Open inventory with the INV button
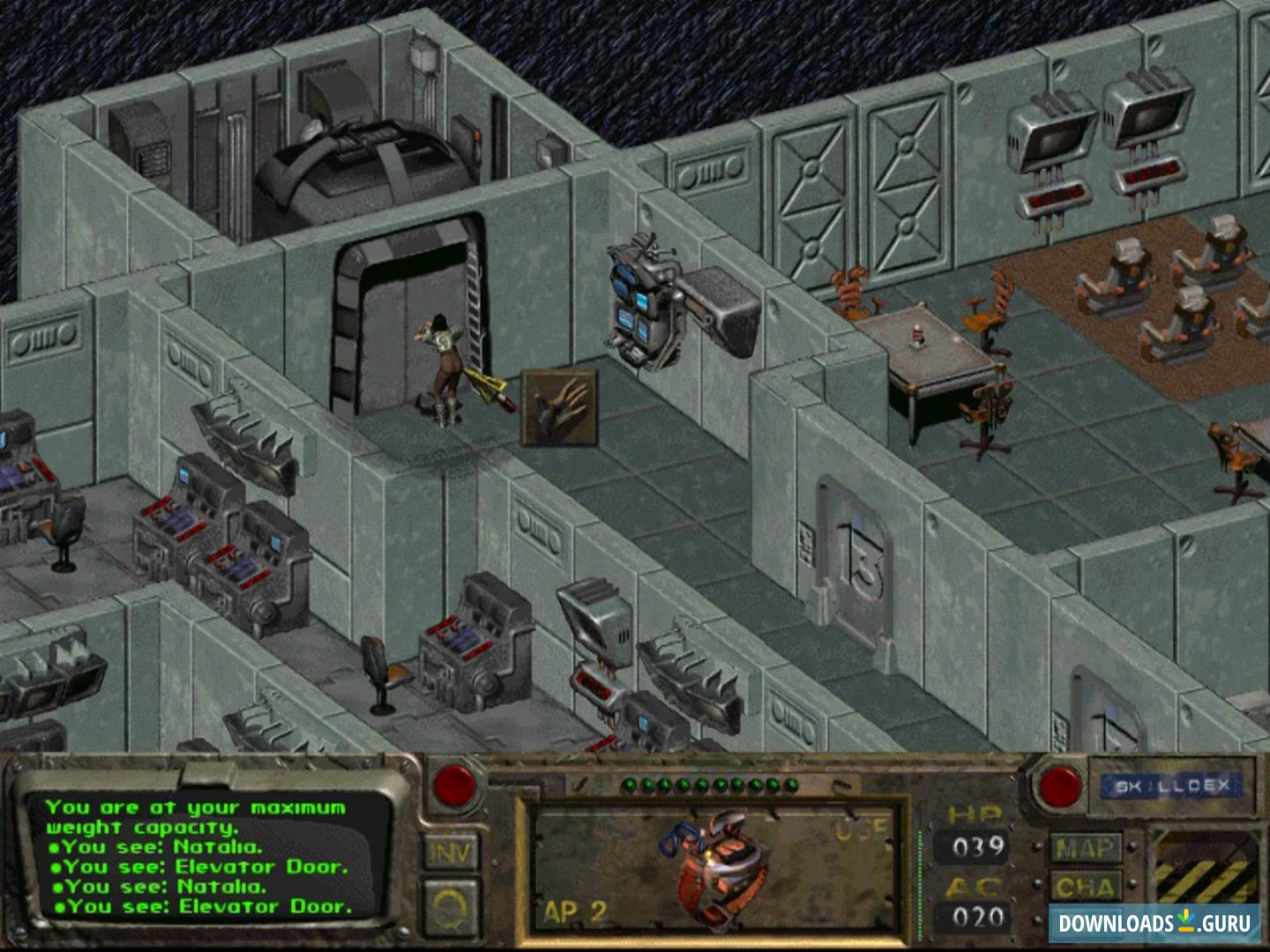 pyautogui.click(x=450, y=853)
